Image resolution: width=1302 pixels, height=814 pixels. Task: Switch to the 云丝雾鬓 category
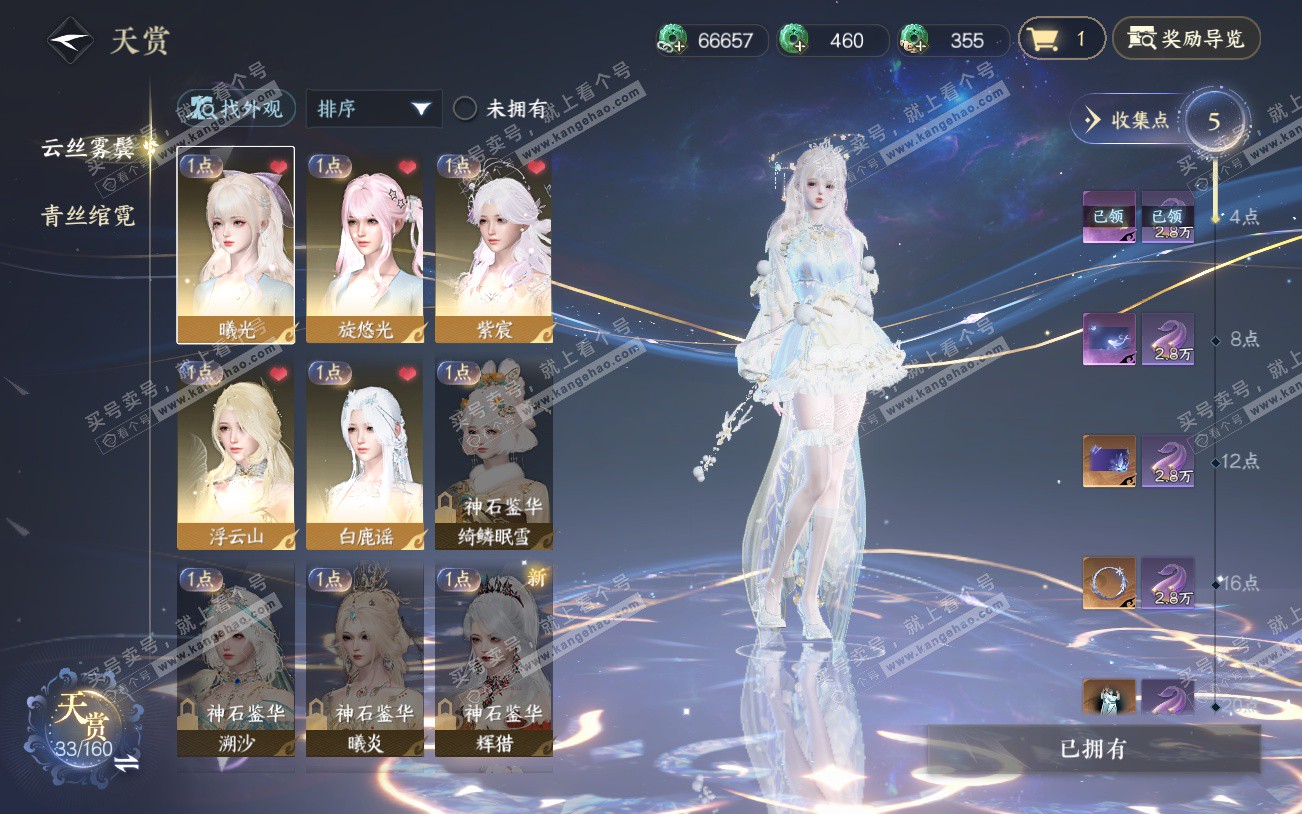88,148
